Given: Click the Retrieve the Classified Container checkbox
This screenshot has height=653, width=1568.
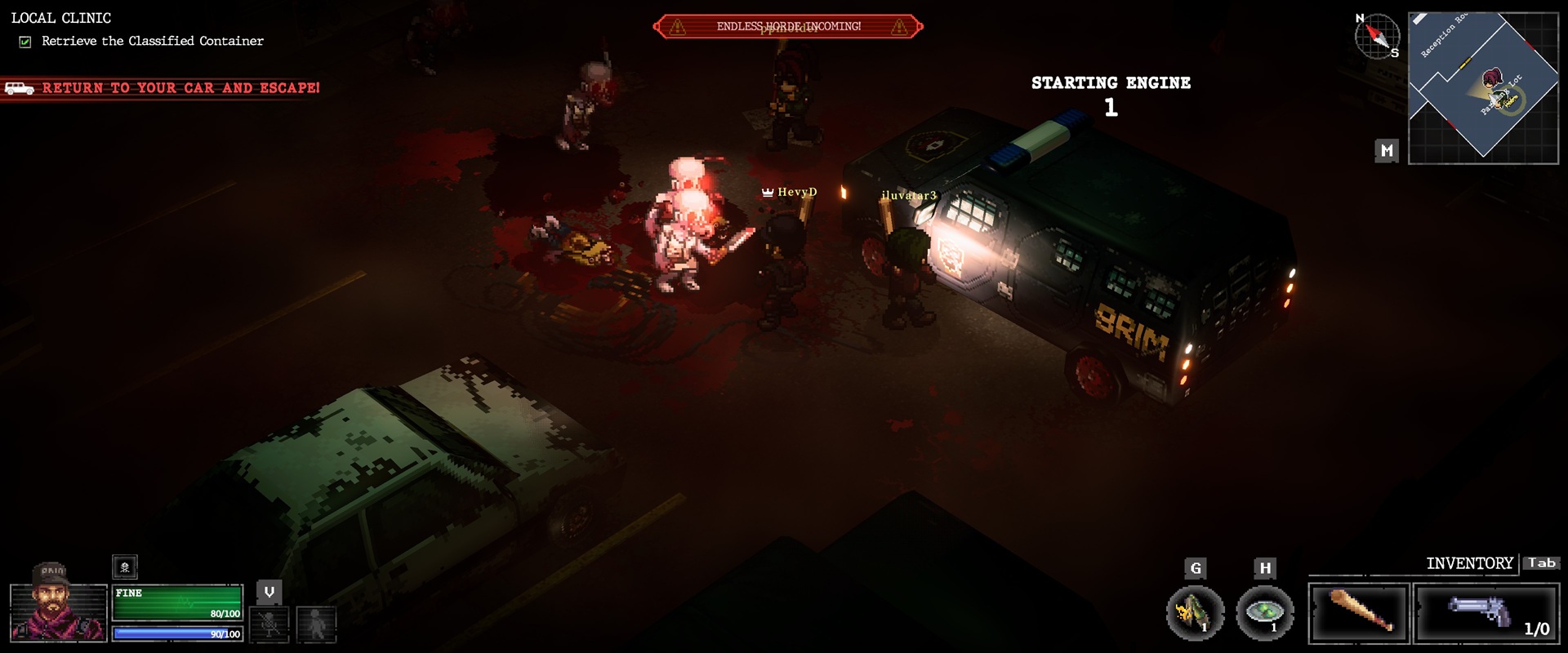Looking at the screenshot, I should coord(25,42).
